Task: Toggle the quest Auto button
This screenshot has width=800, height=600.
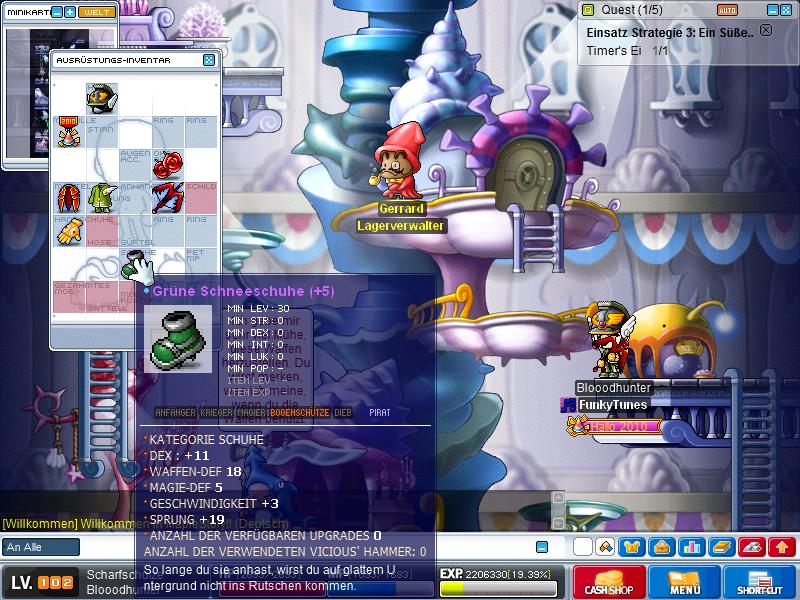Action: click(x=728, y=9)
